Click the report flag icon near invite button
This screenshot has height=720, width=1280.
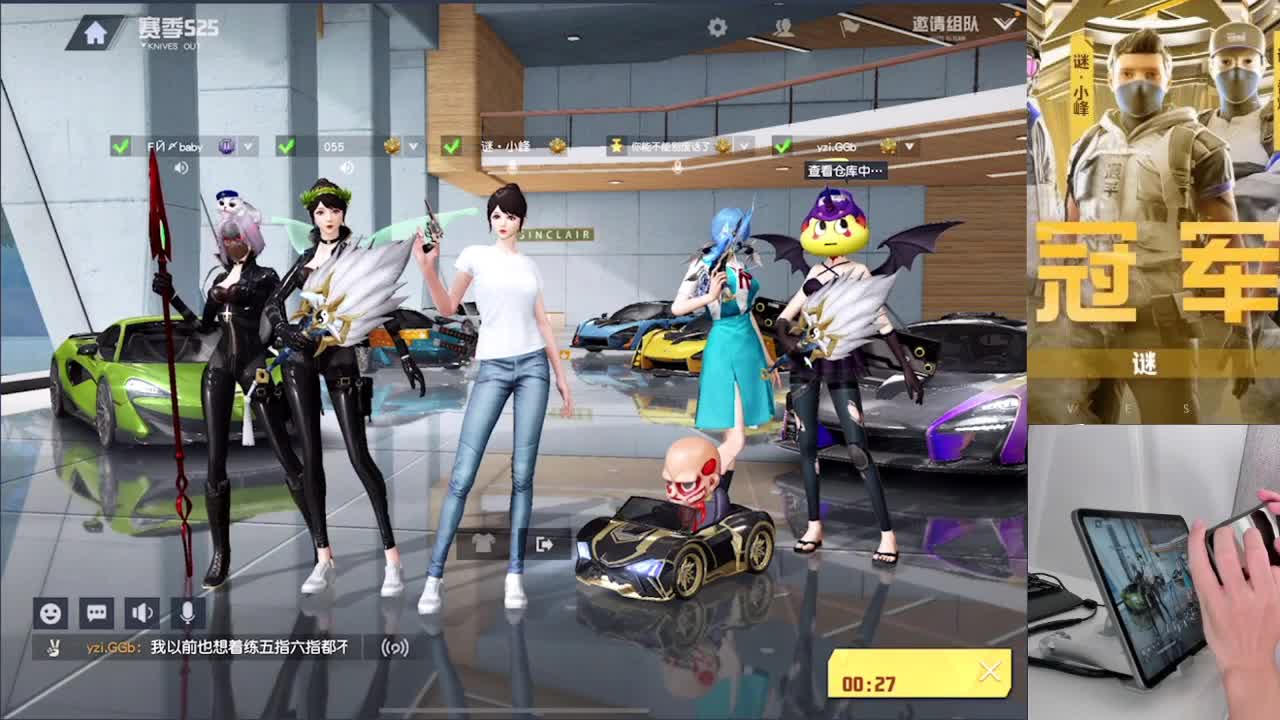click(852, 28)
